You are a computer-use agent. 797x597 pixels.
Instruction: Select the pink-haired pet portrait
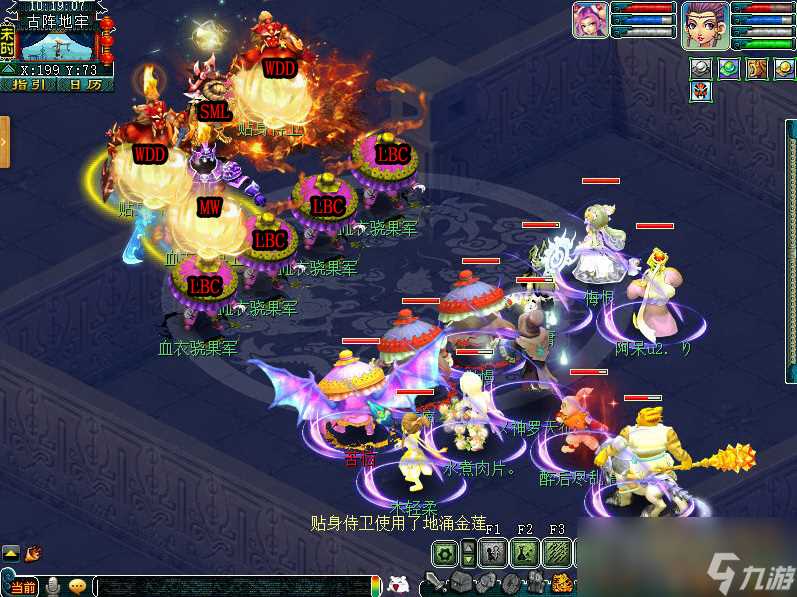click(589, 20)
